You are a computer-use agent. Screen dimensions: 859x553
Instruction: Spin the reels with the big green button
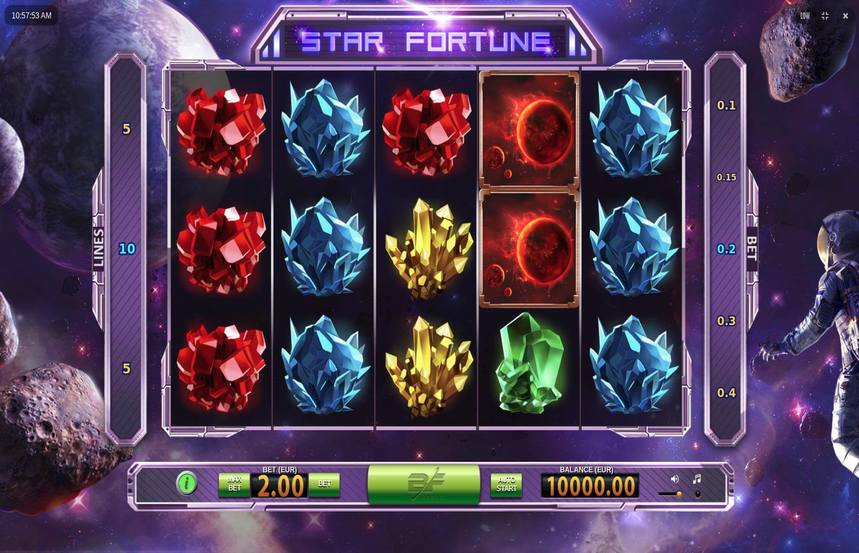(x=423, y=485)
